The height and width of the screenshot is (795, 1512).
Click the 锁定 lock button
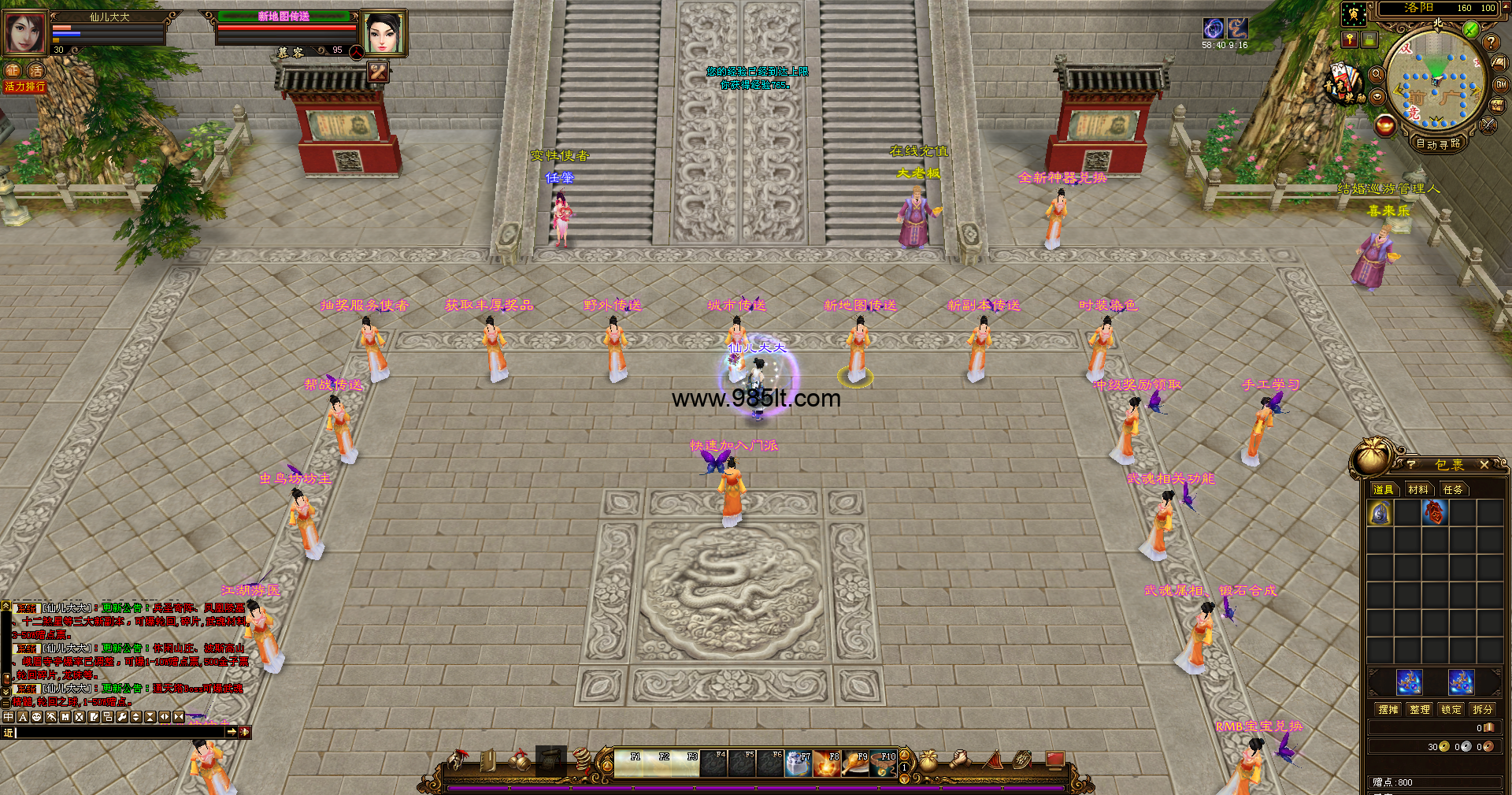pos(1451,709)
